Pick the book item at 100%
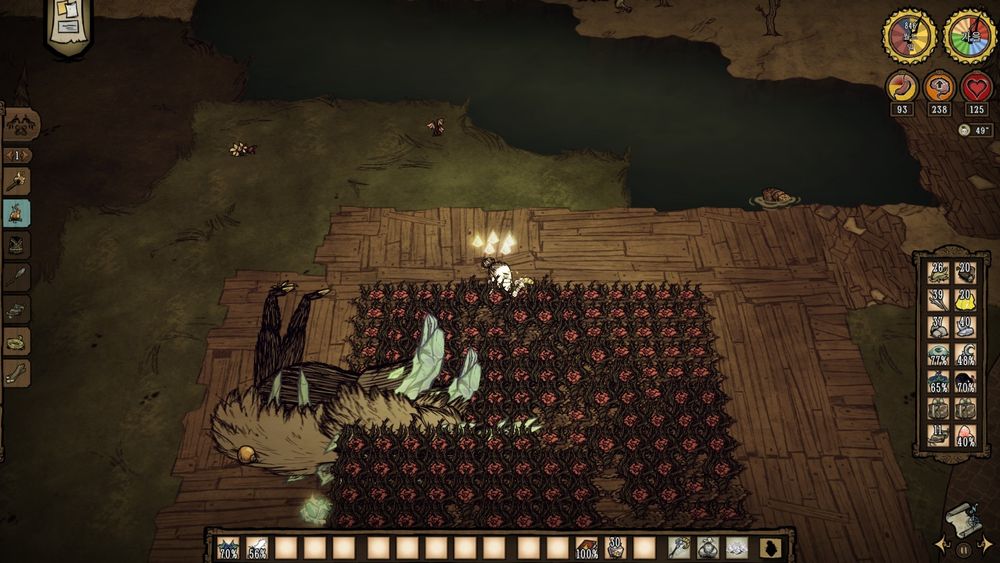The height and width of the screenshot is (563, 1000). point(587,548)
